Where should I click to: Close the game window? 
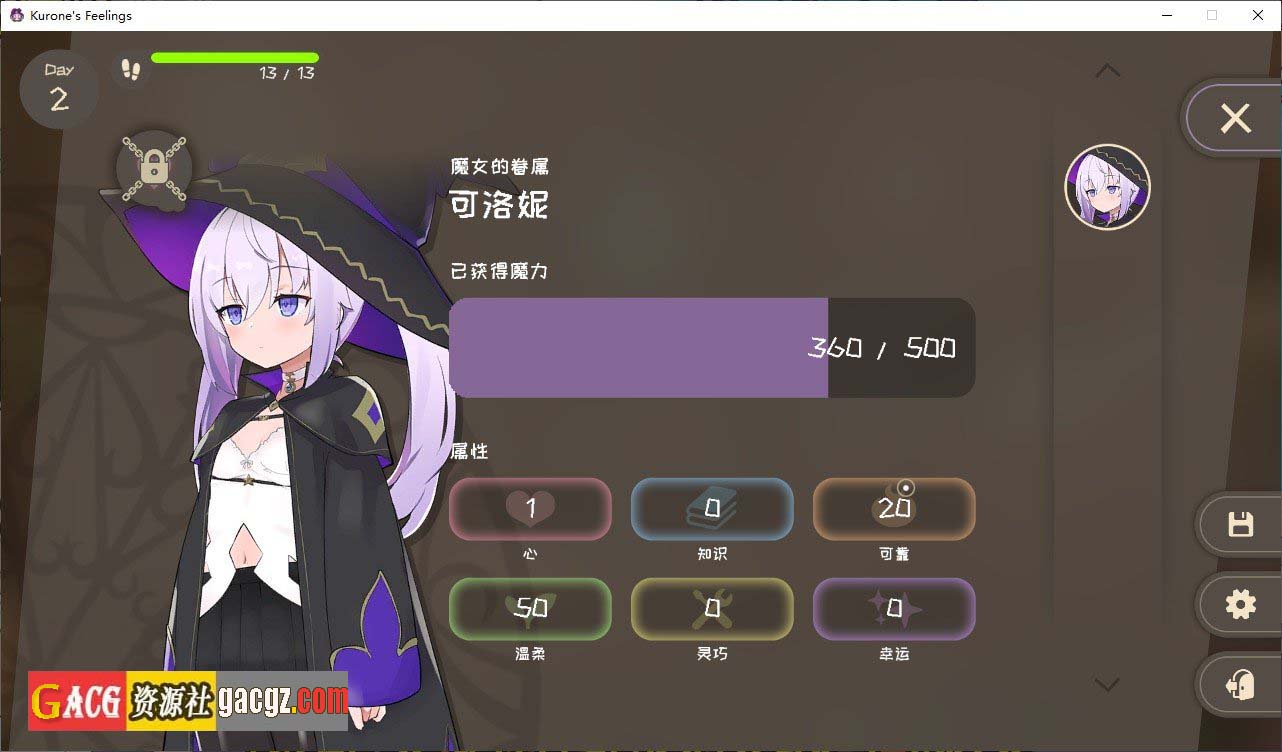pos(1258,15)
